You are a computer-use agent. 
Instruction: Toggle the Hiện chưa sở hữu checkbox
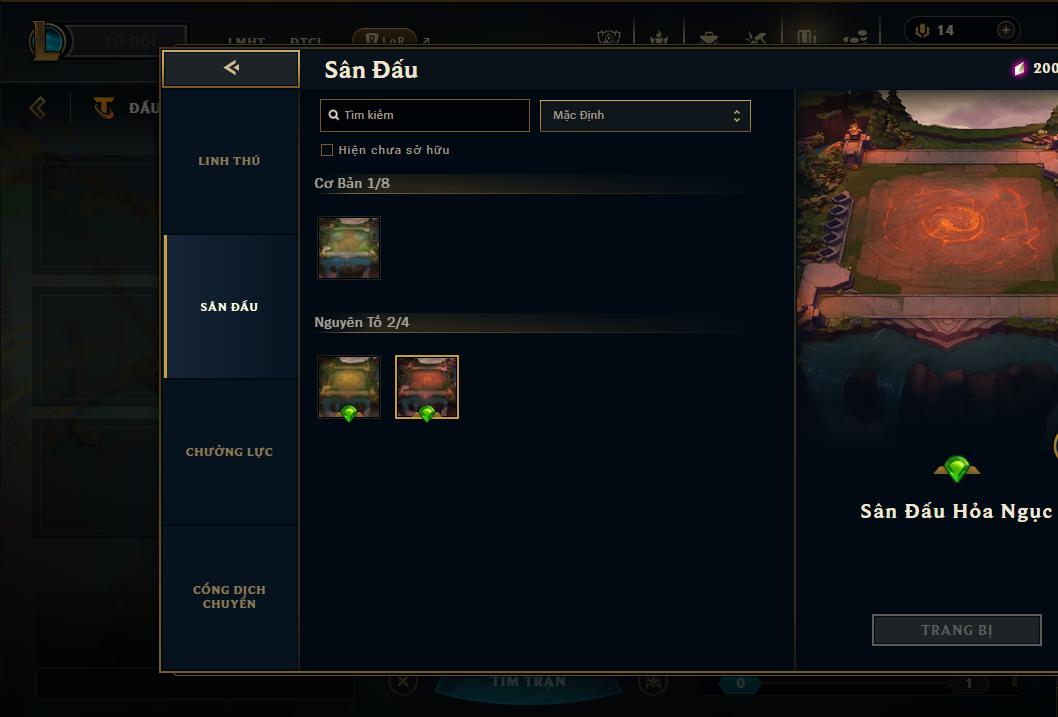[x=327, y=150]
